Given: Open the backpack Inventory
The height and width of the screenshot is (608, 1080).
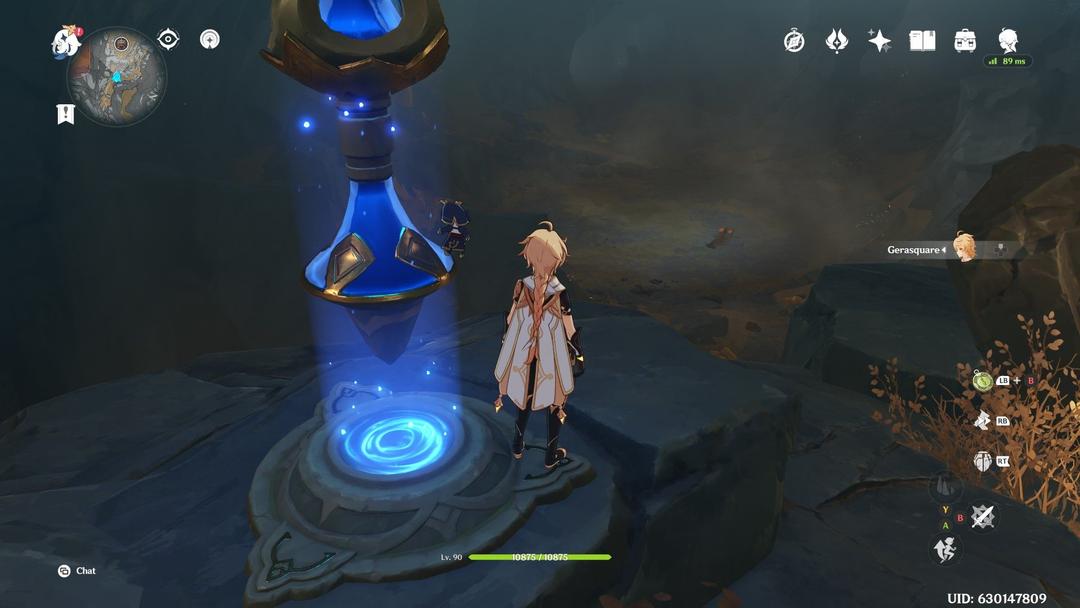Looking at the screenshot, I should pos(965,41).
